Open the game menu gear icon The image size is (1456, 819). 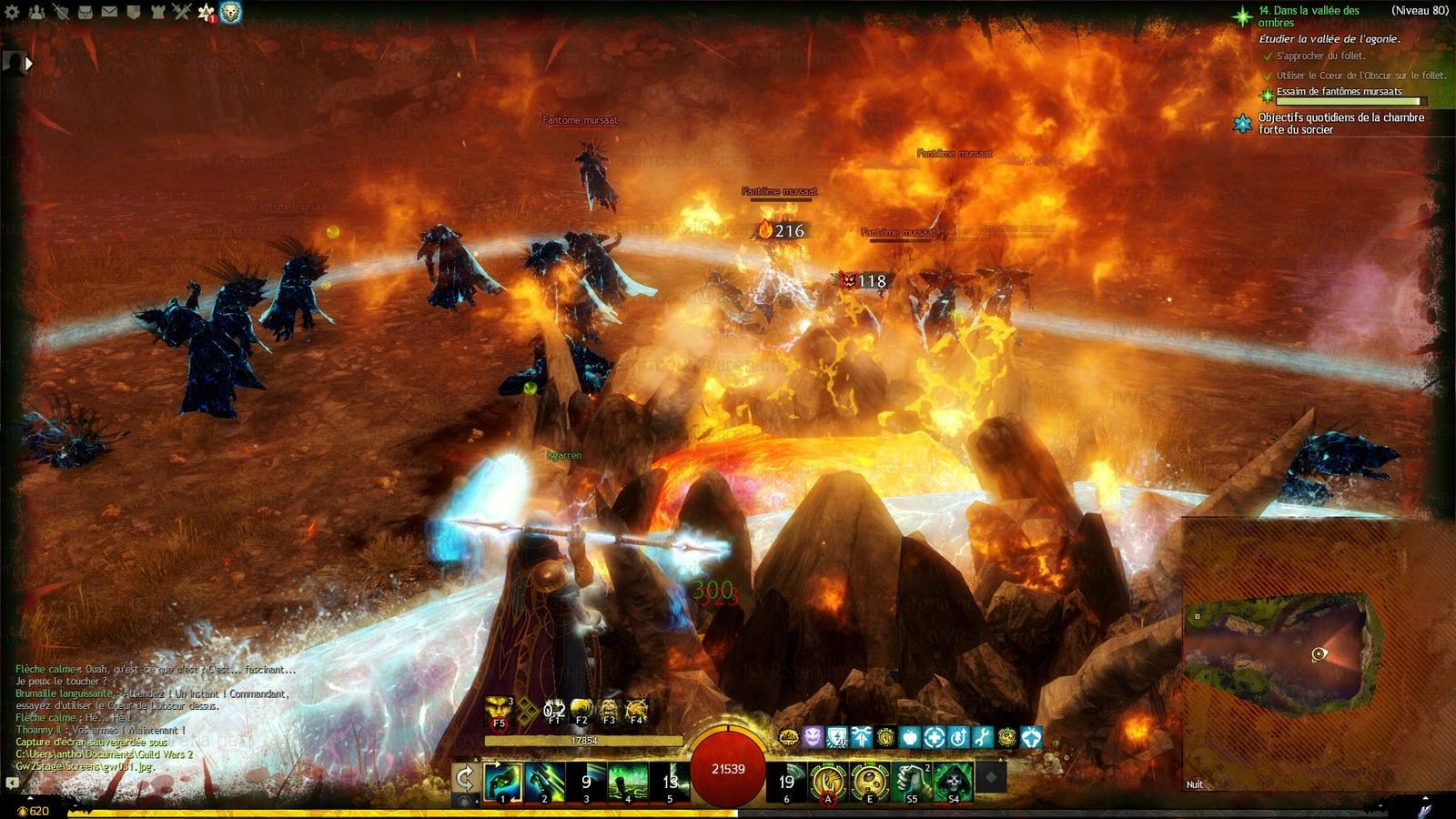pos(13,13)
